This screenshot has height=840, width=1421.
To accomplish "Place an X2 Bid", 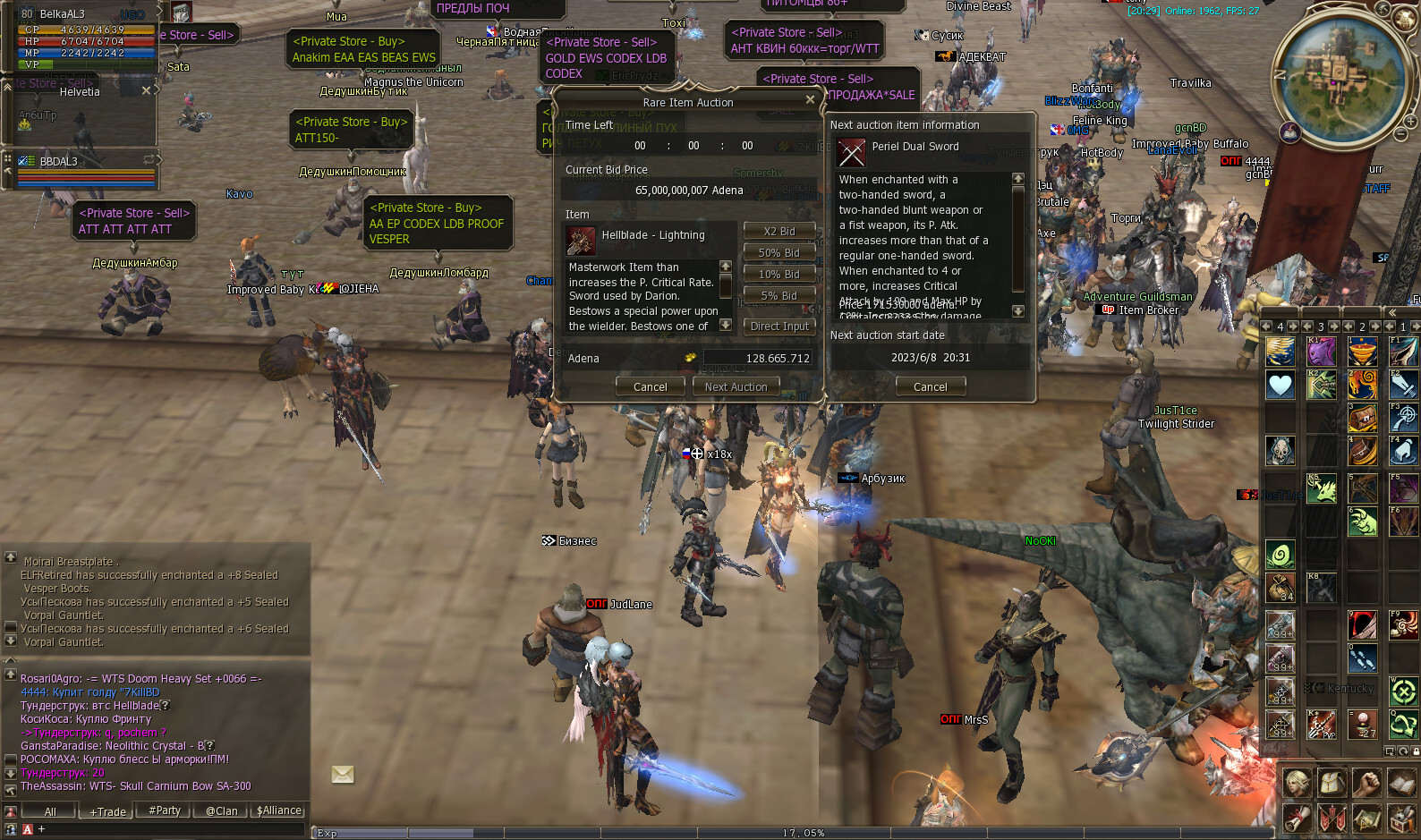I will click(x=779, y=231).
